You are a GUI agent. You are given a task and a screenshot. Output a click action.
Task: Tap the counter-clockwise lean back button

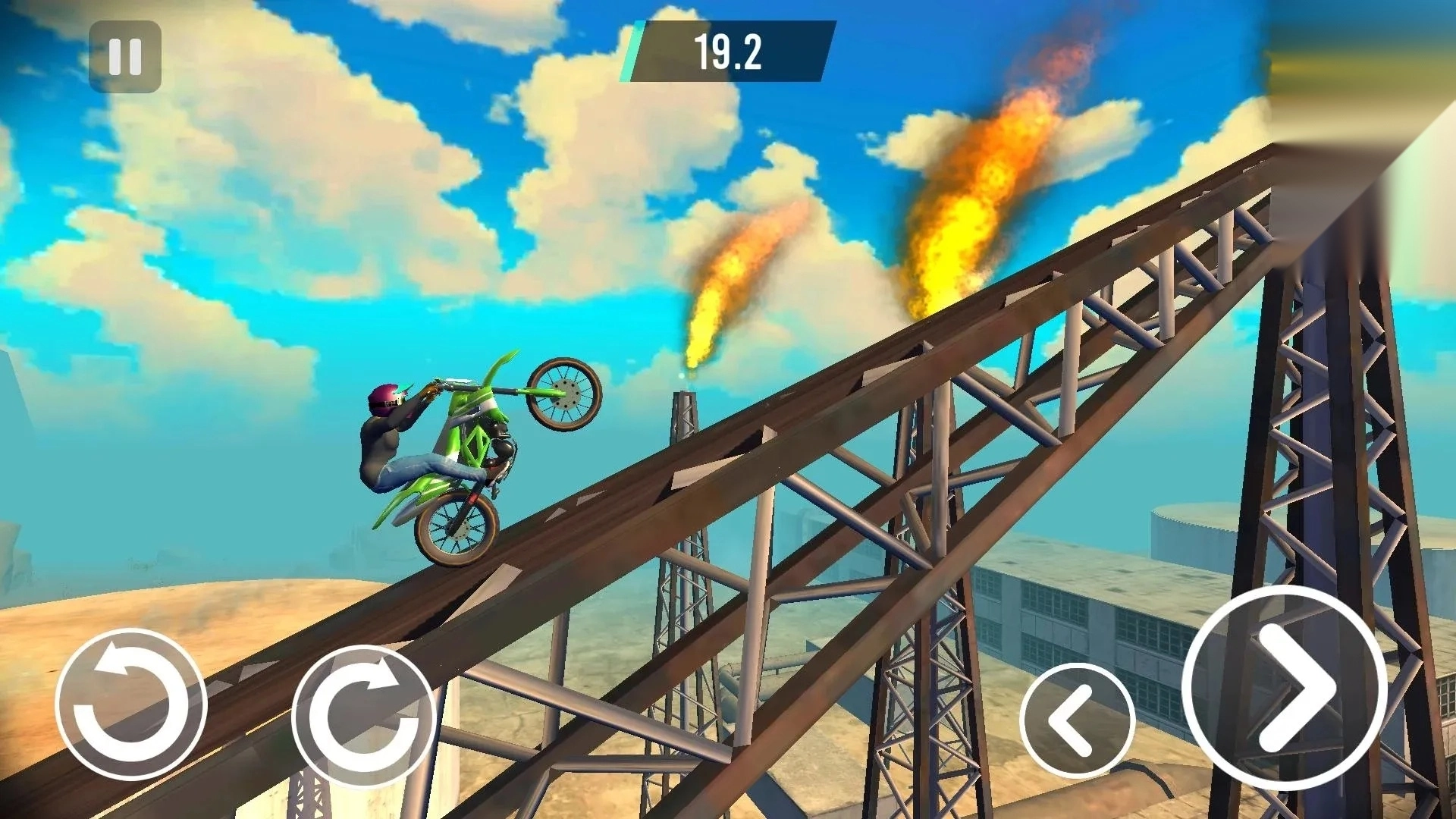(x=131, y=705)
